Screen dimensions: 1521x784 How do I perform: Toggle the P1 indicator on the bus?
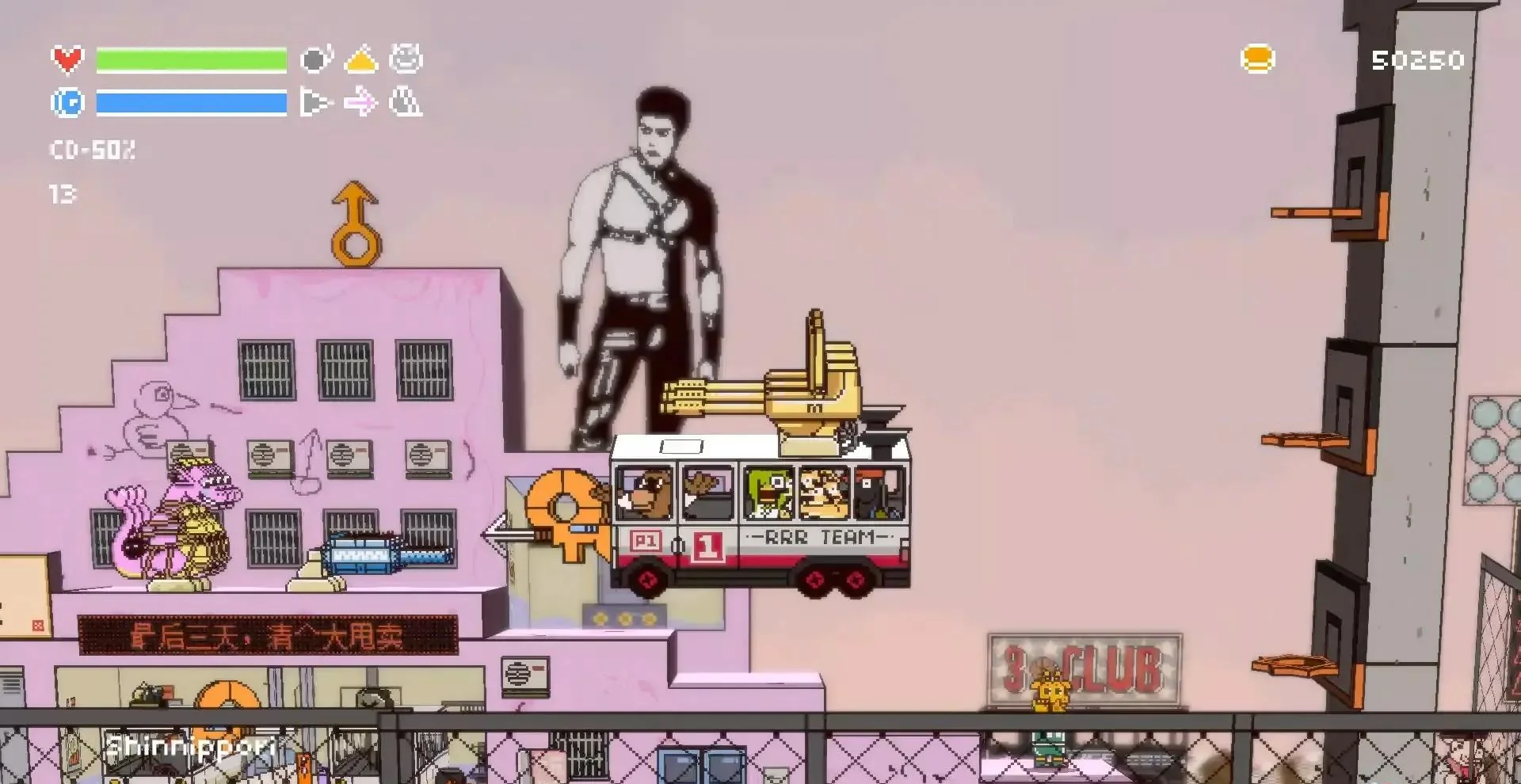point(646,539)
